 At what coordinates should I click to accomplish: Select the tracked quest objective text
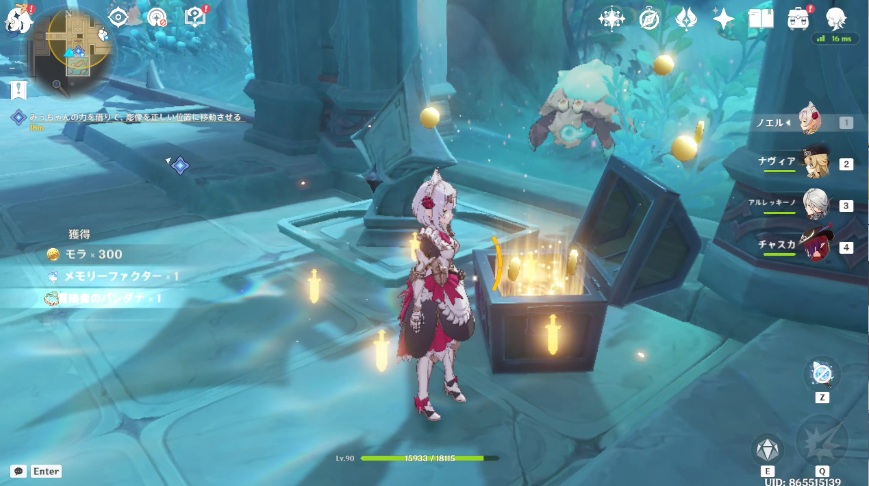pos(131,117)
